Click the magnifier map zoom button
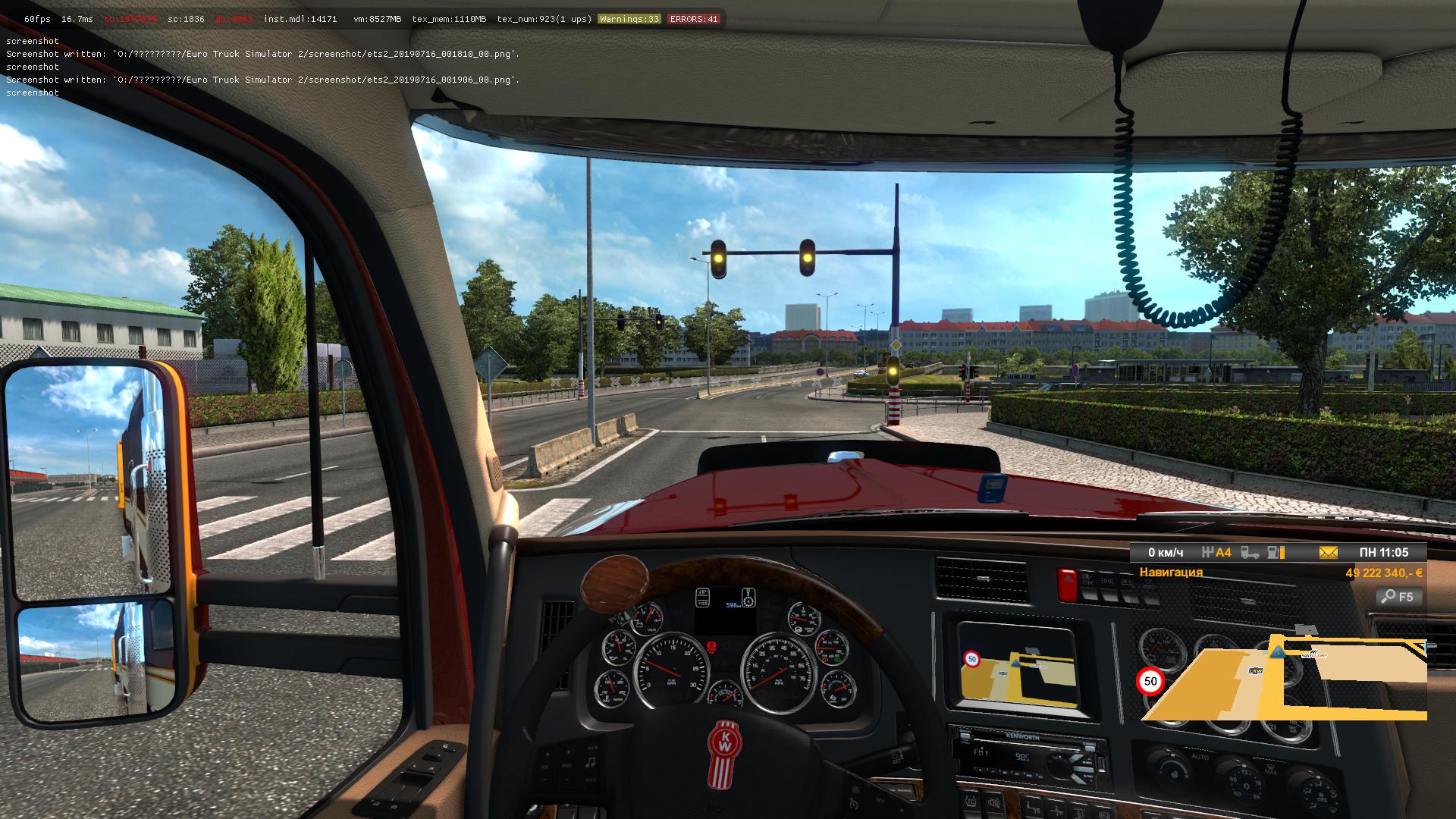 coord(1398,597)
